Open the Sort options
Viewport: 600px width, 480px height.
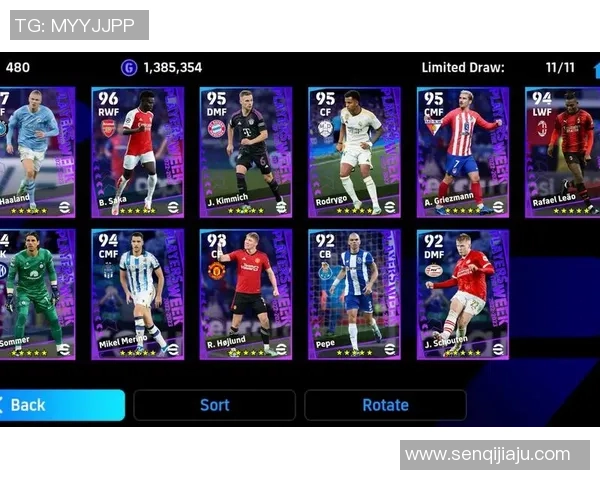pos(214,405)
